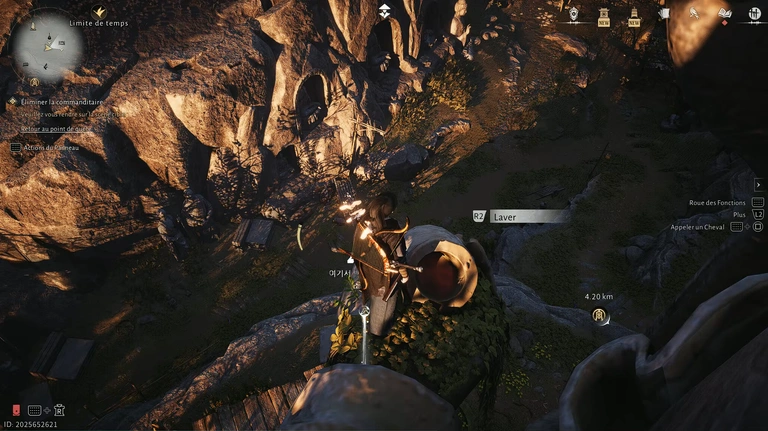Open the first icon marked NEW
Screen dimensions: 768x431
[x=604, y=15]
